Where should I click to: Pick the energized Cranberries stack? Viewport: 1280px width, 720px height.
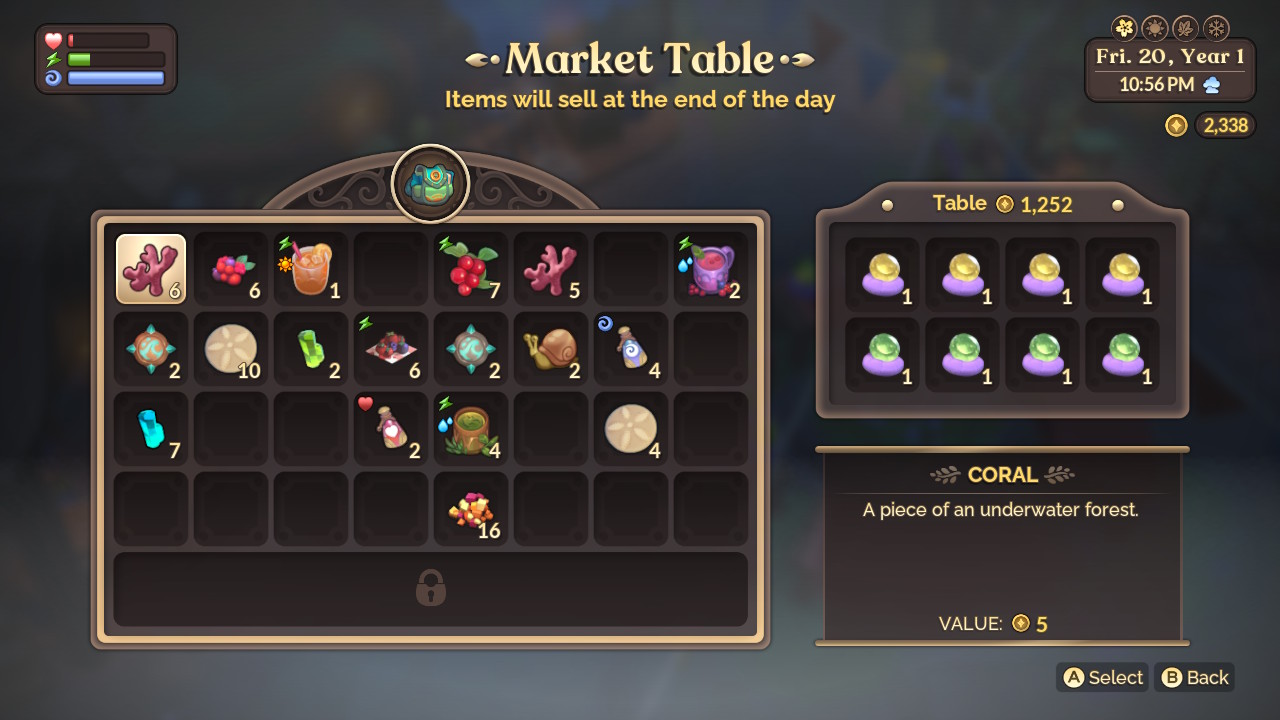click(x=471, y=268)
